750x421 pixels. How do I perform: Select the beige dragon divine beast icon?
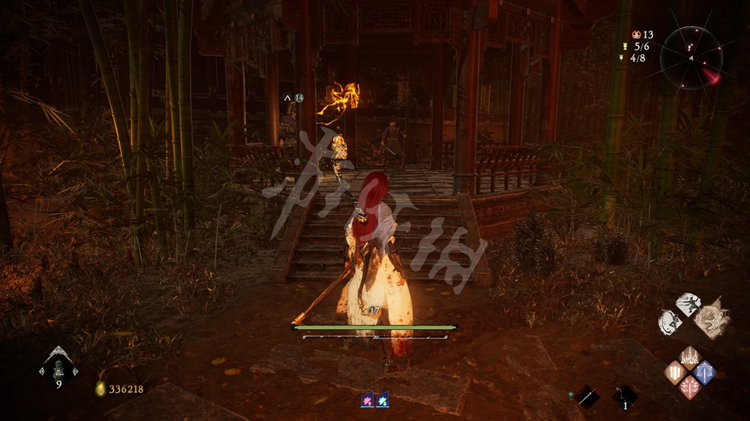pos(713,318)
